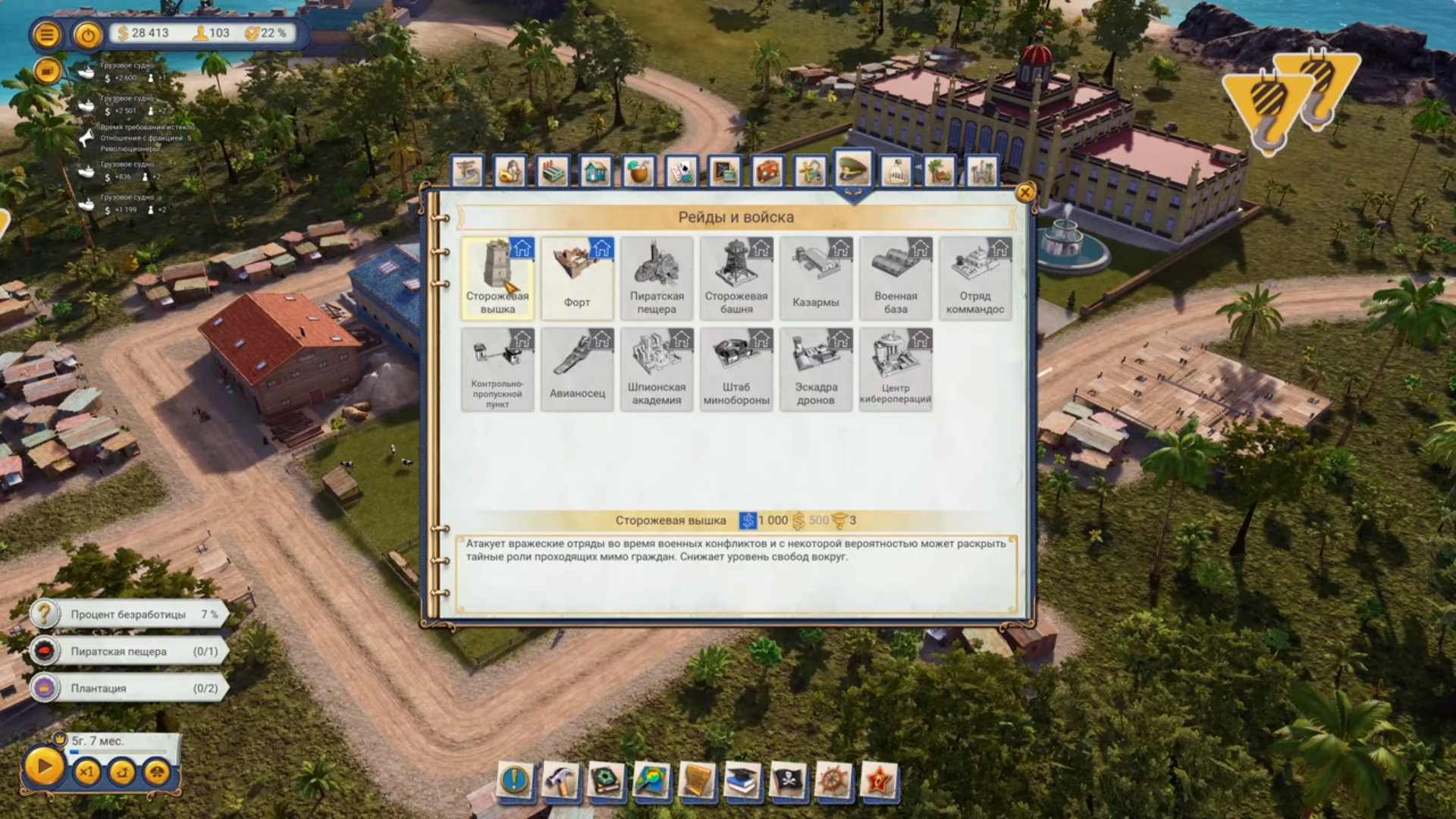Open the pirate flag raids menu
1456x819 pixels.
(787, 780)
